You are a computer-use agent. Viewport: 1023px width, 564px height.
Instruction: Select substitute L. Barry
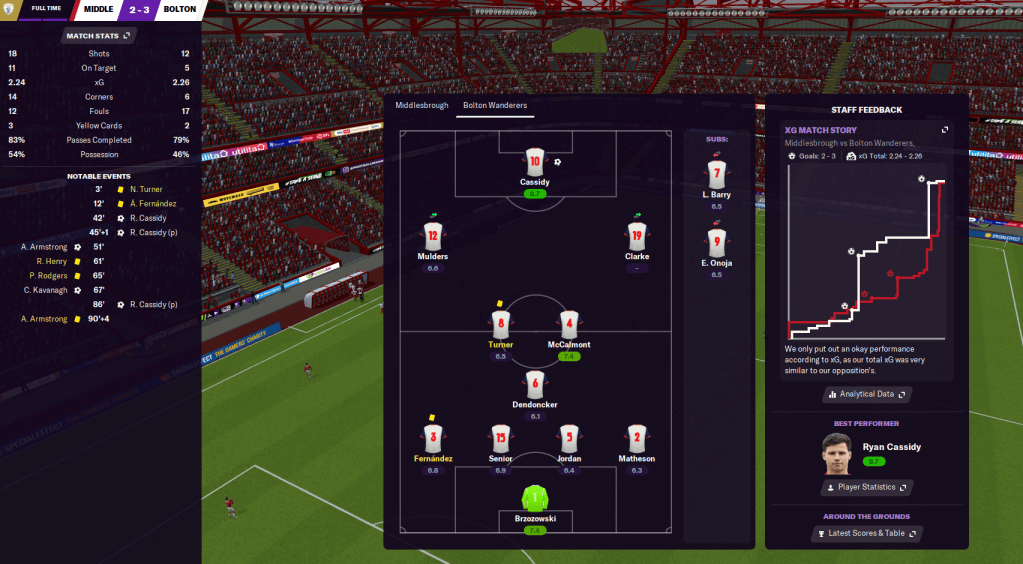pyautogui.click(x=716, y=175)
